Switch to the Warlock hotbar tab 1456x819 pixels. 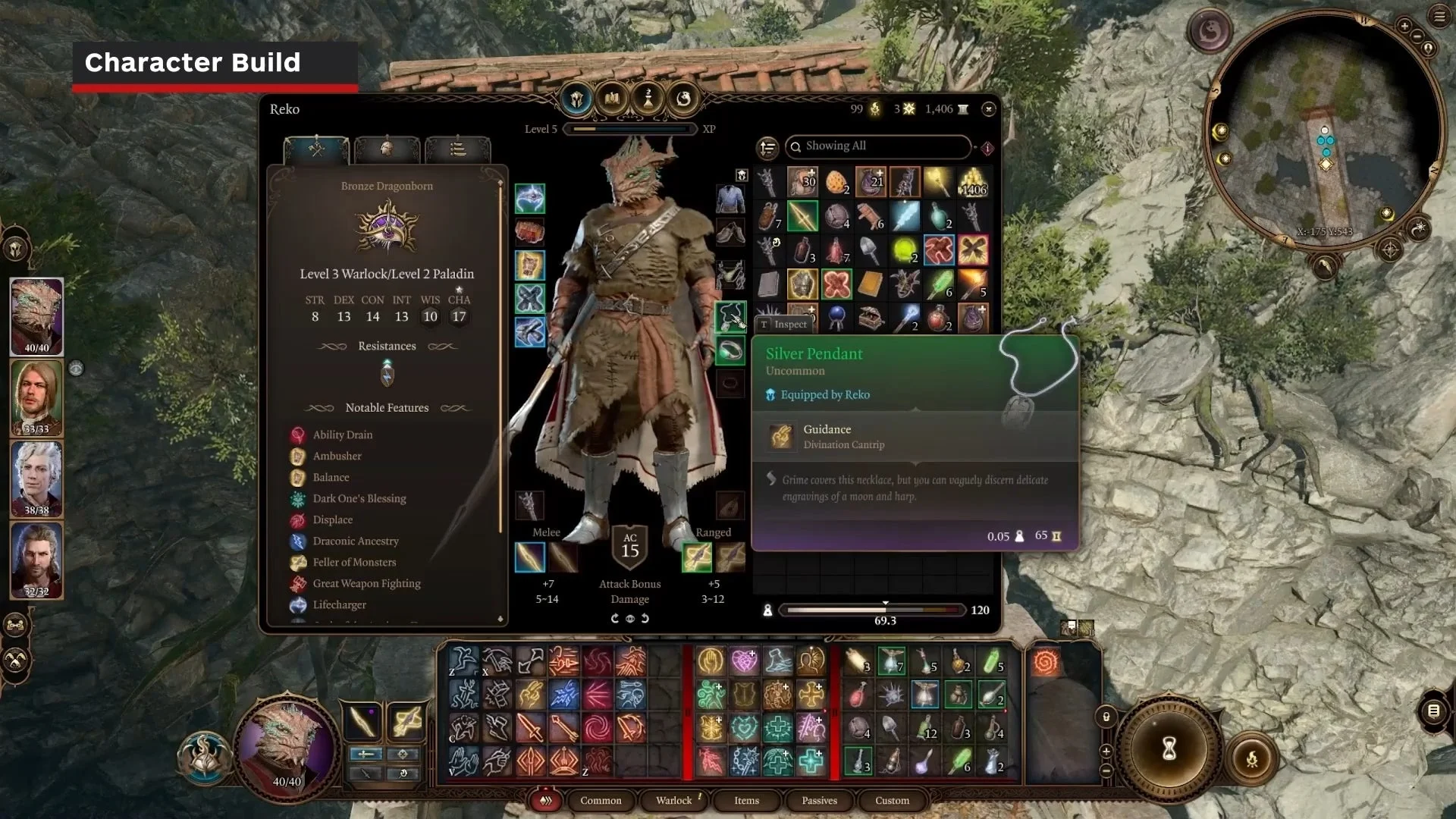(x=673, y=801)
